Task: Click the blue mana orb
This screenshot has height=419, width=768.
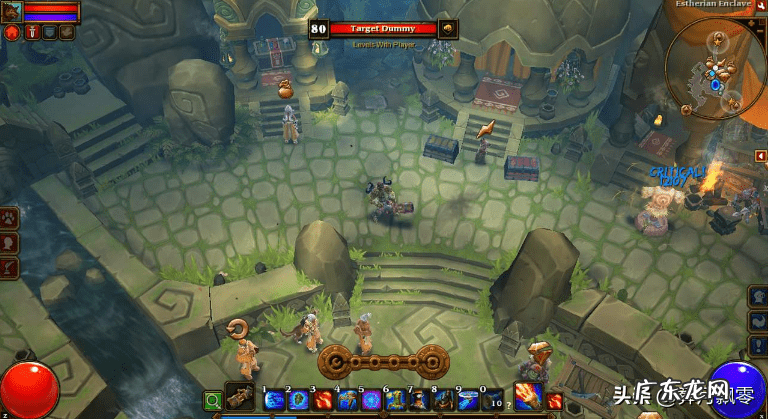Action: point(739,390)
